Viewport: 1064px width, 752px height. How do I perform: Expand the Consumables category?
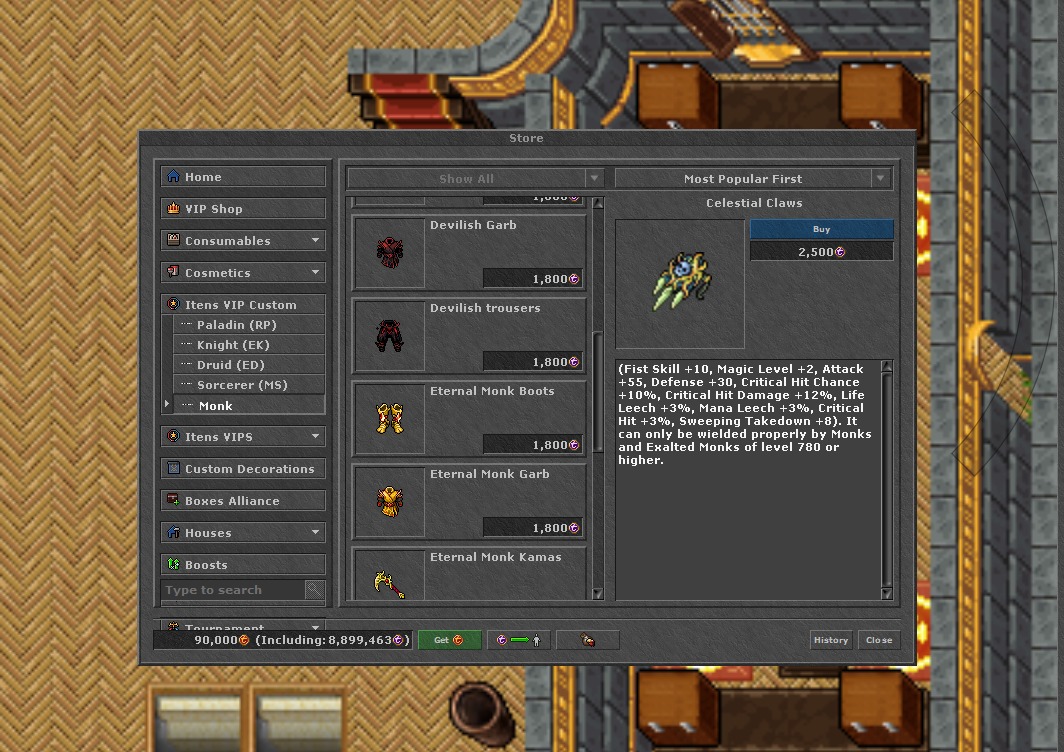click(243, 241)
